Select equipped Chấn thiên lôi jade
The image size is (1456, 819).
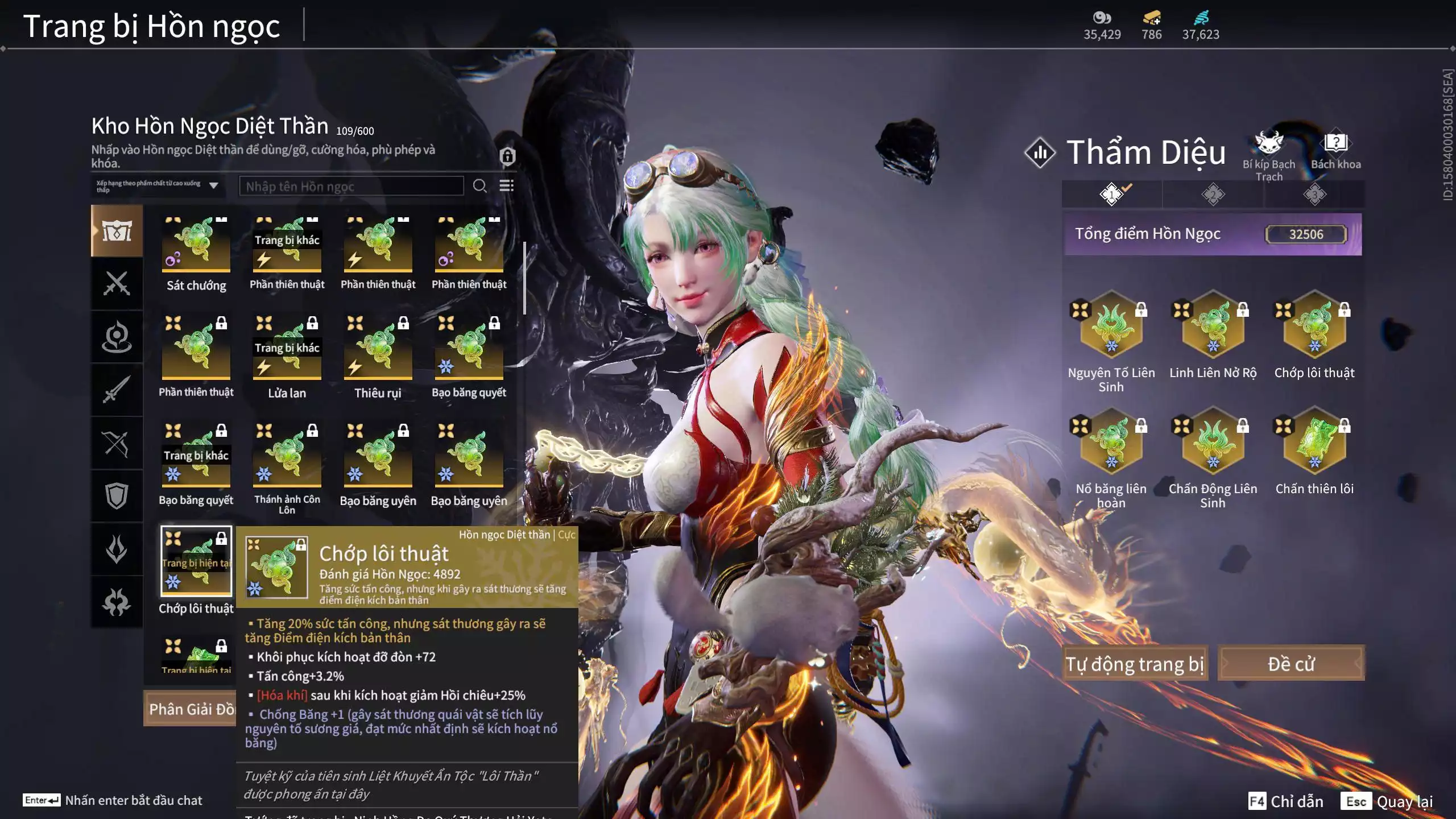point(1314,442)
